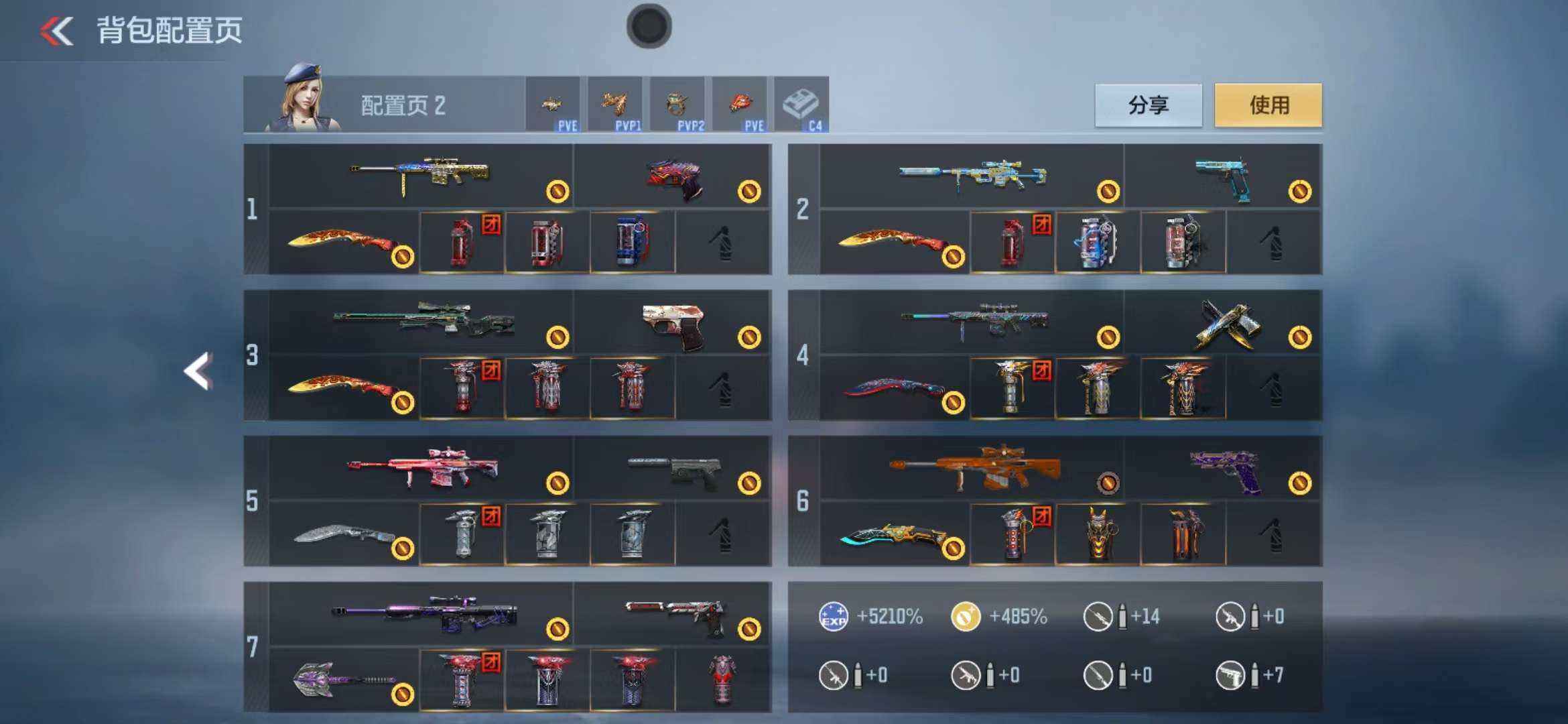Select the gold sniper rifle in bag 1
The image size is (1568, 724).
point(421,176)
